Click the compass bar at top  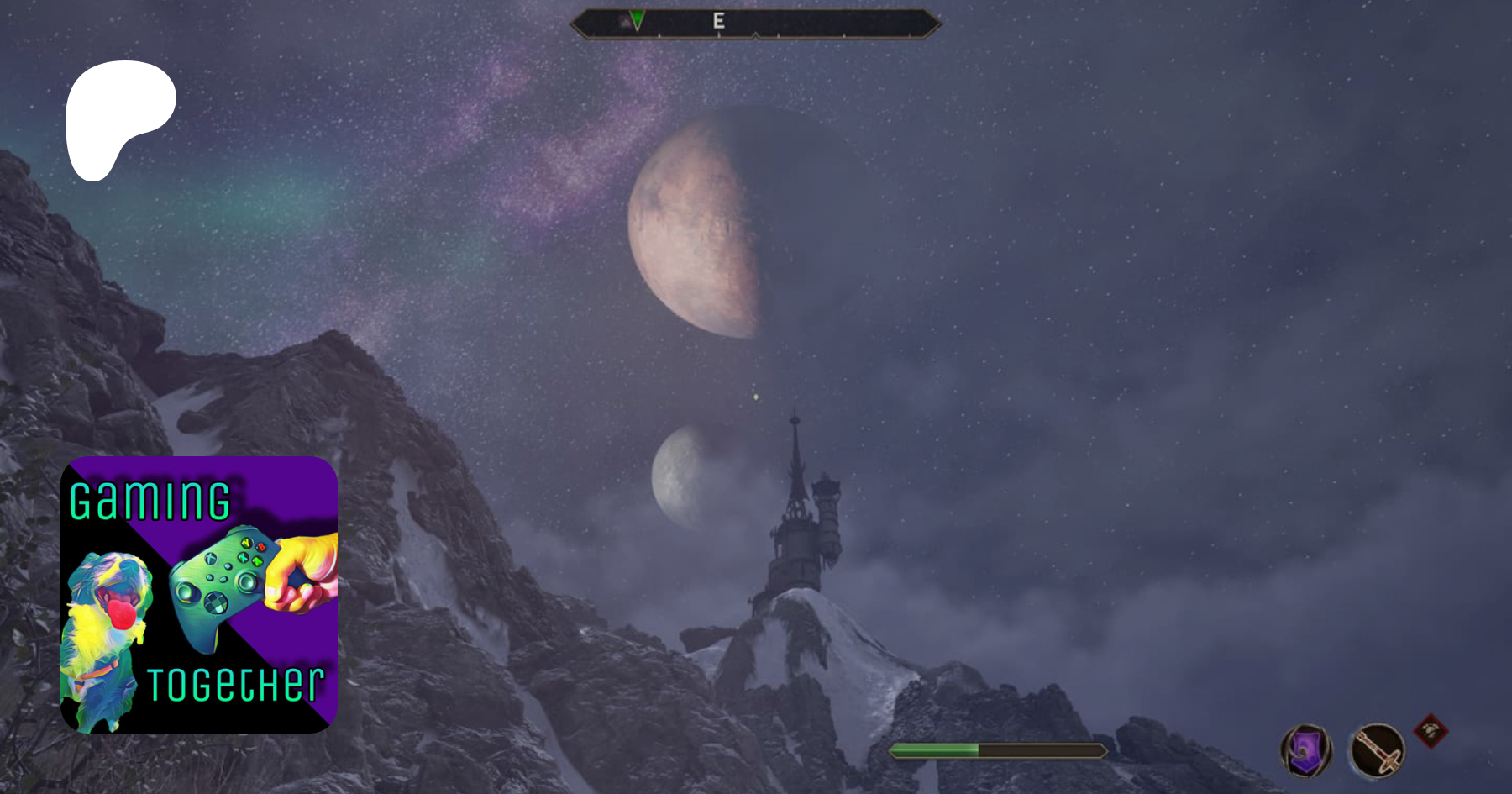755,24
